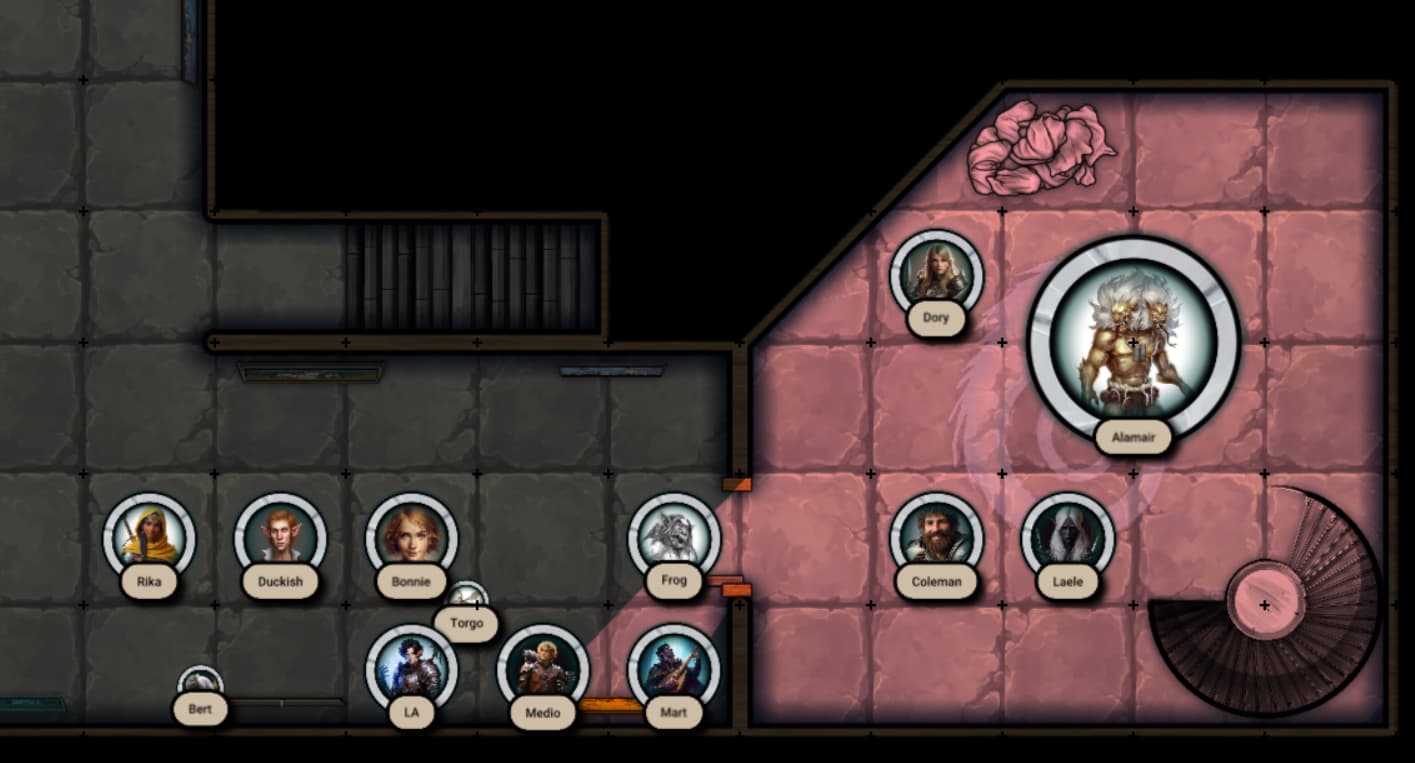Select the small Bert token
This screenshot has width=1415, height=763.
coord(200,684)
